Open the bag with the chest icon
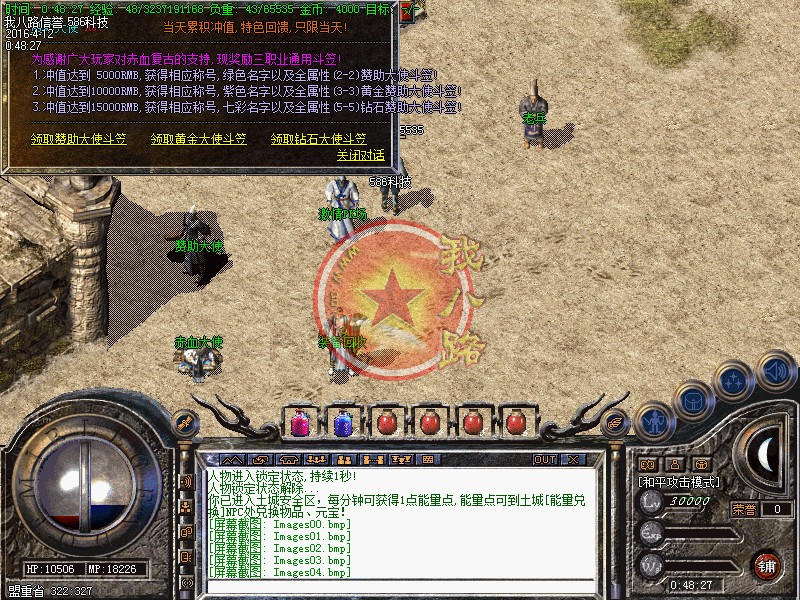This screenshot has width=800, height=600. (692, 401)
